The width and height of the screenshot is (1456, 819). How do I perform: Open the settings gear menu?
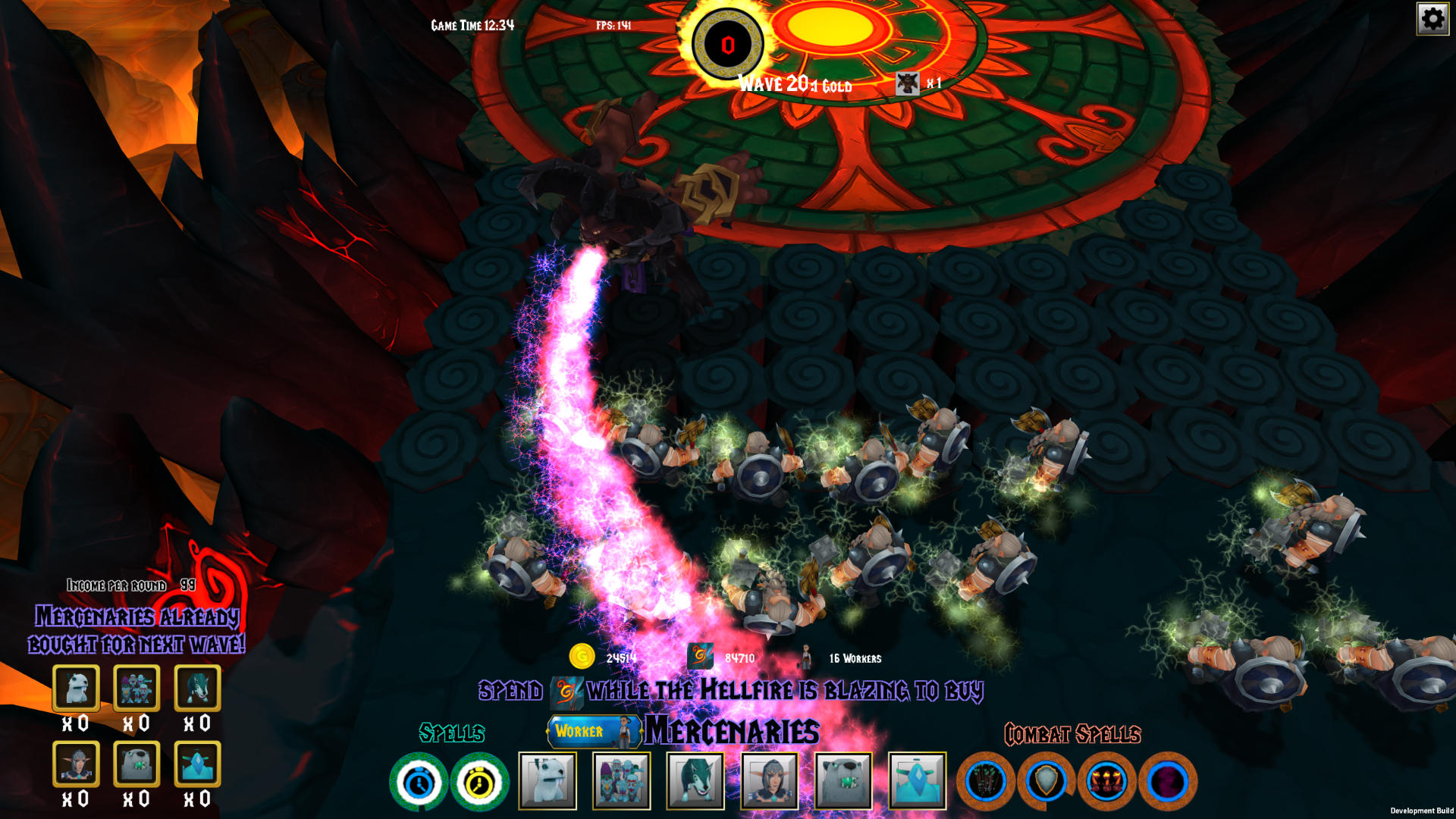1432,19
